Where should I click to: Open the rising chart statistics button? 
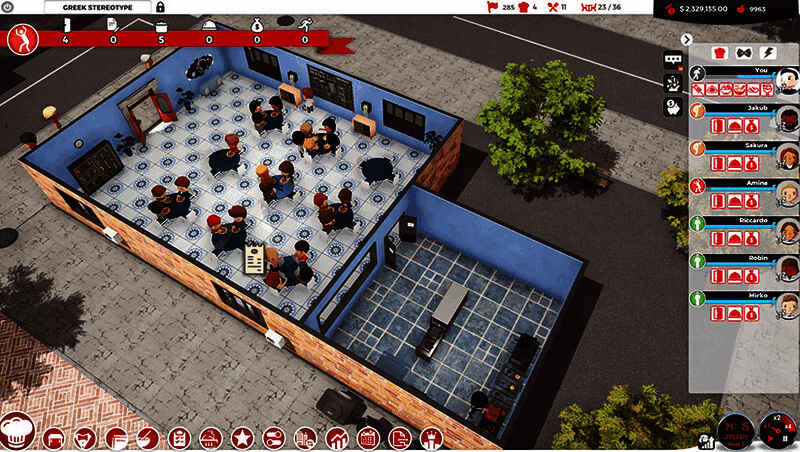pos(337,437)
